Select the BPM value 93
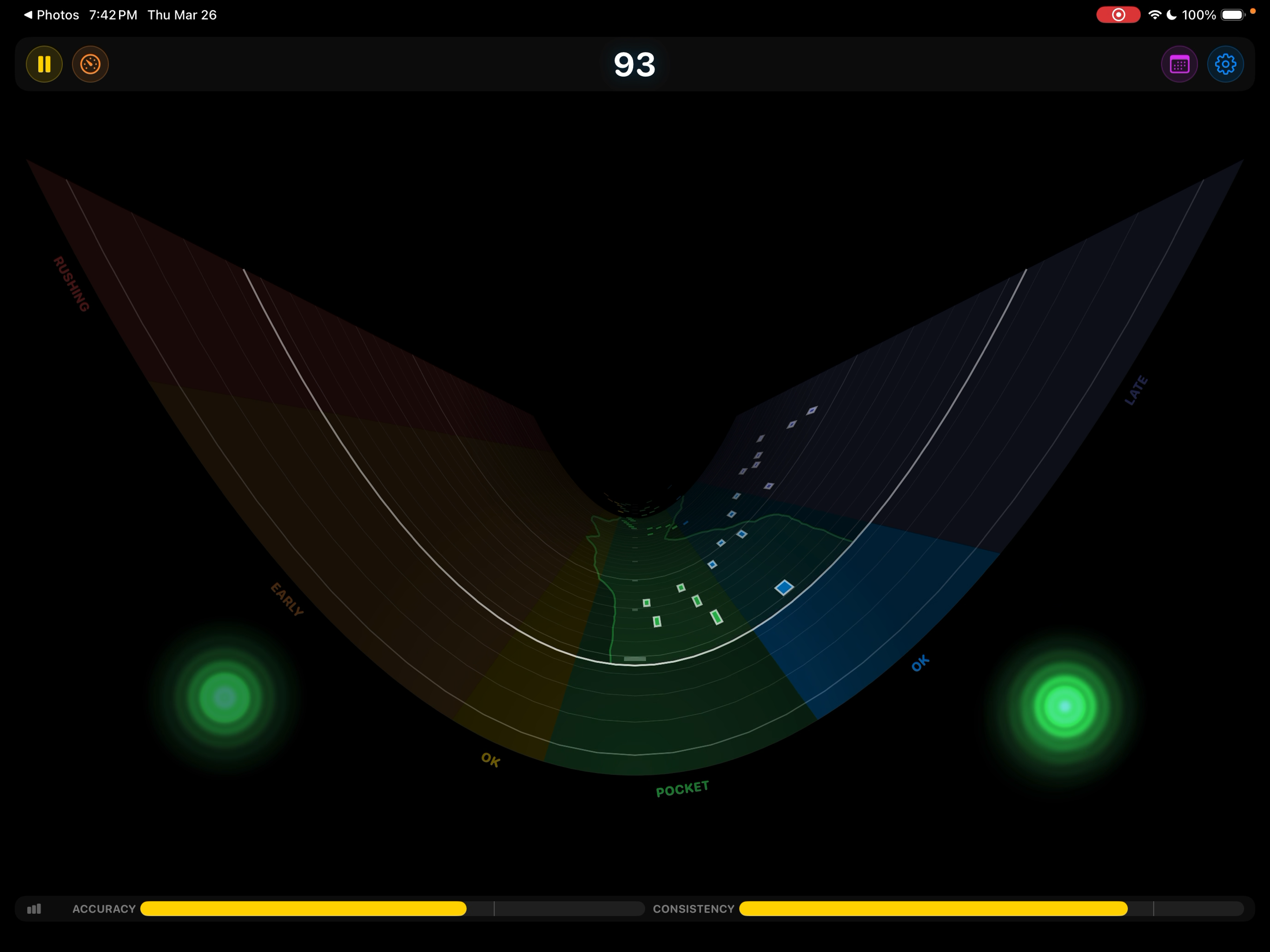 pyautogui.click(x=634, y=65)
